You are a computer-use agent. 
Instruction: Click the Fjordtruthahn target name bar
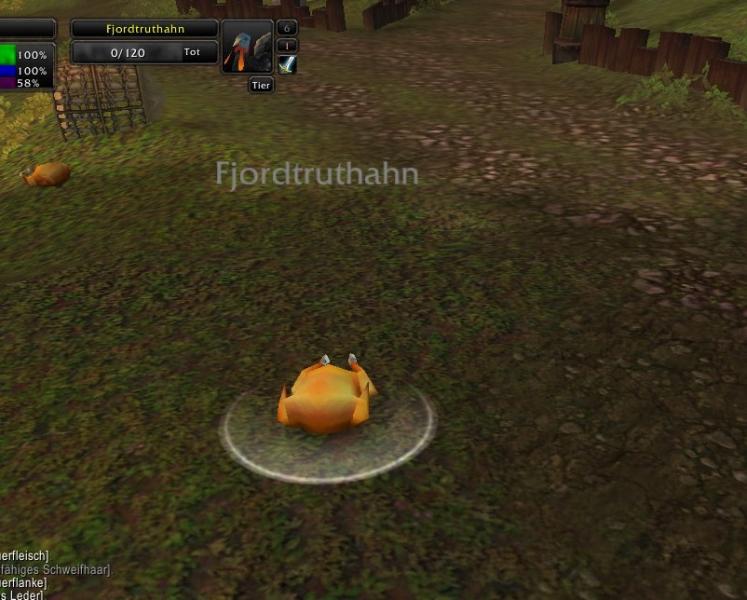coord(144,29)
